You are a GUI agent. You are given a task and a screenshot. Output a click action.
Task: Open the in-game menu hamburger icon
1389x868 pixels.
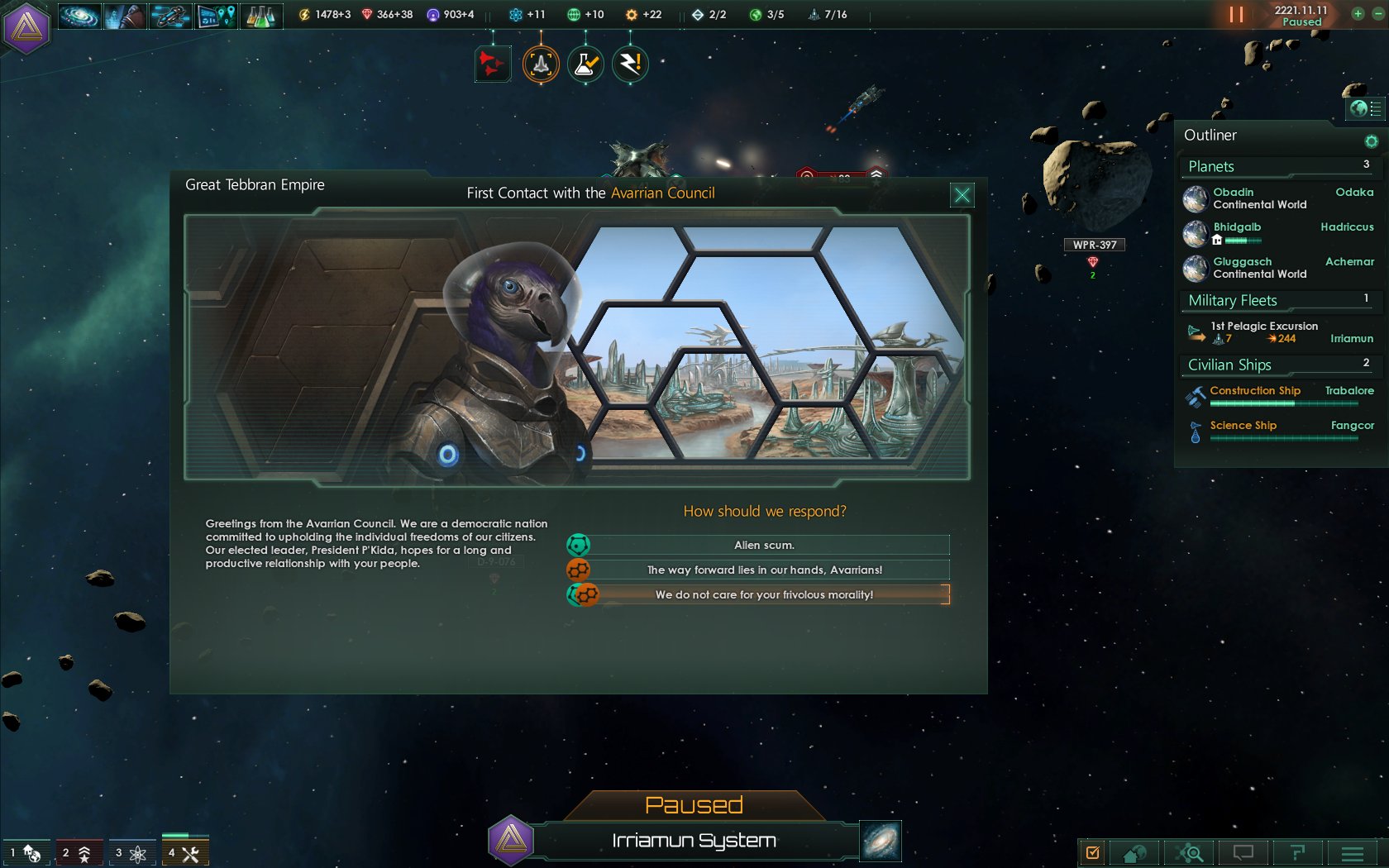(1353, 852)
